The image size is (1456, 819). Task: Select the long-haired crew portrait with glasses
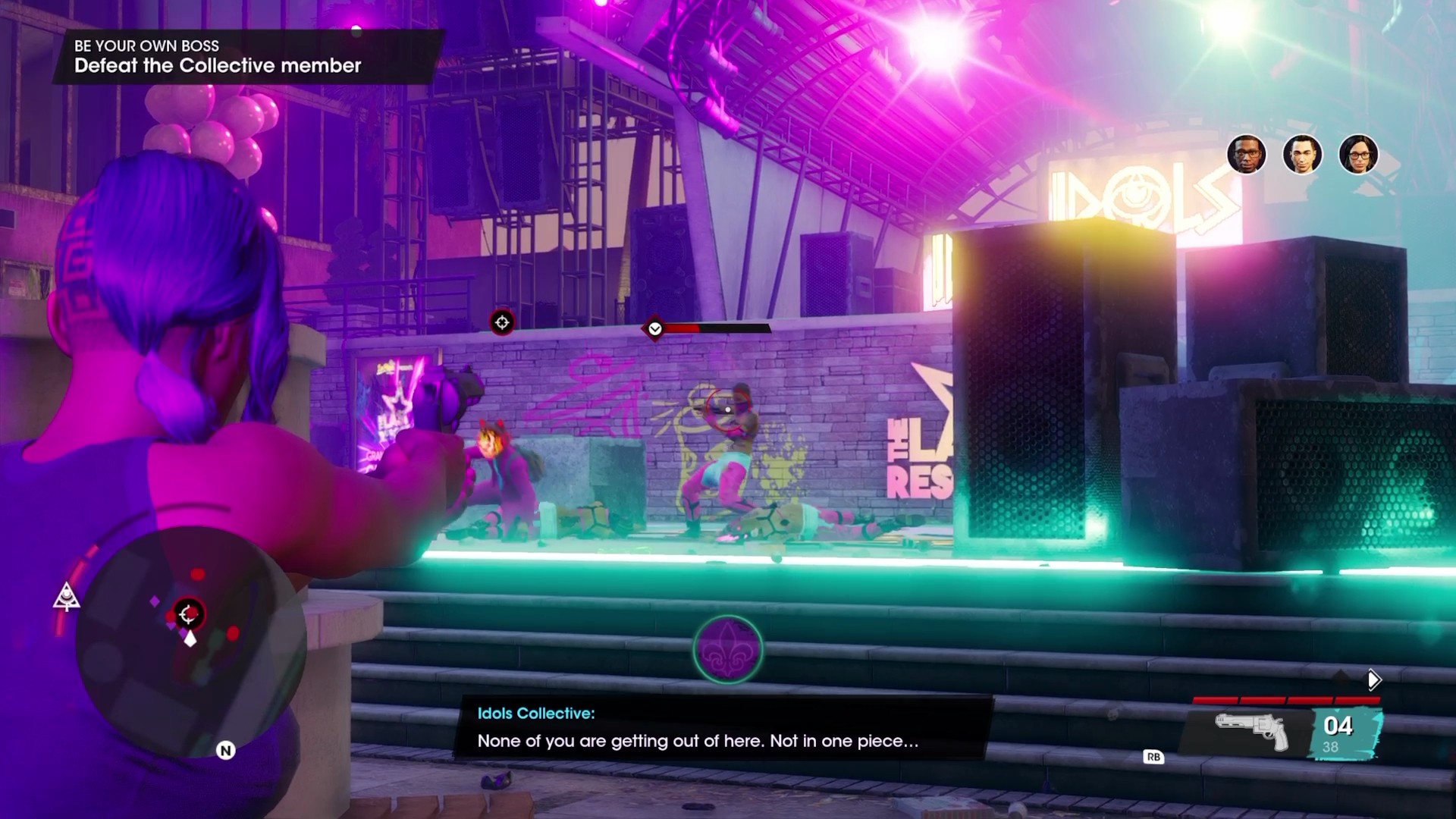click(1358, 155)
